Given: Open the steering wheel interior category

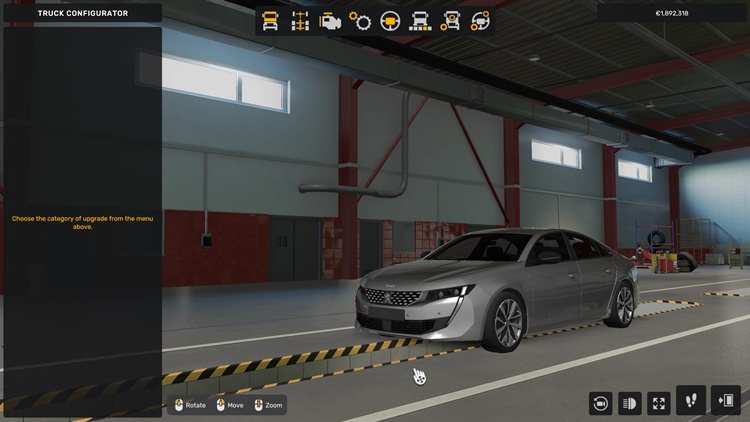Looking at the screenshot, I should [390, 20].
